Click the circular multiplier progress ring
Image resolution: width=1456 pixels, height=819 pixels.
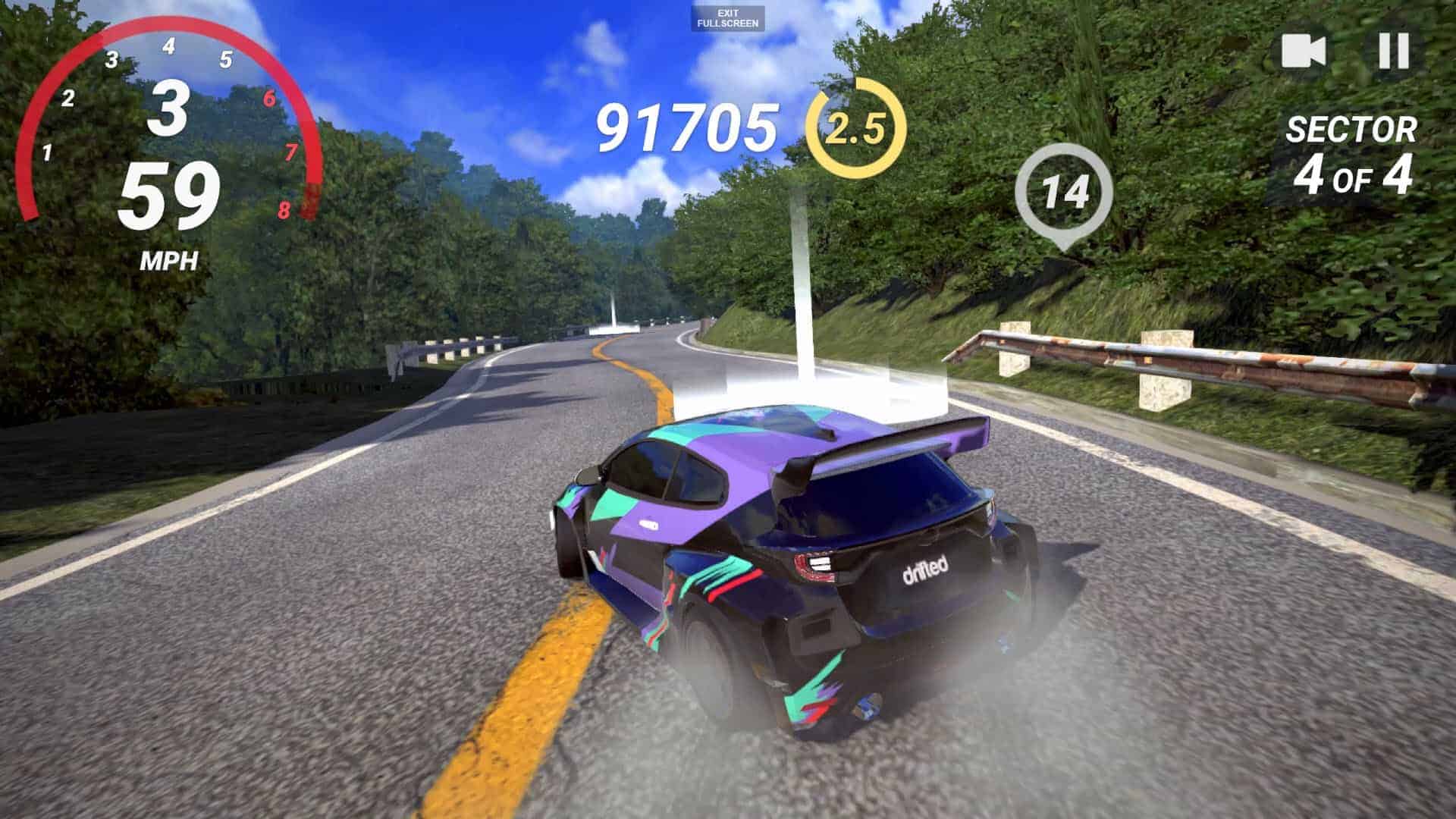point(858,127)
